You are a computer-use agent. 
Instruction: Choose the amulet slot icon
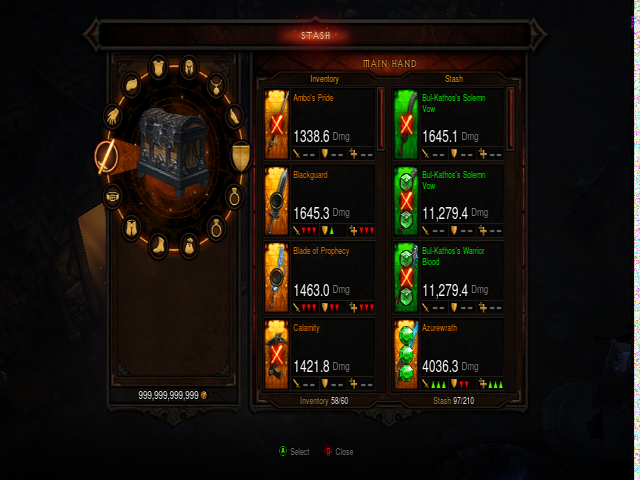(x=217, y=84)
